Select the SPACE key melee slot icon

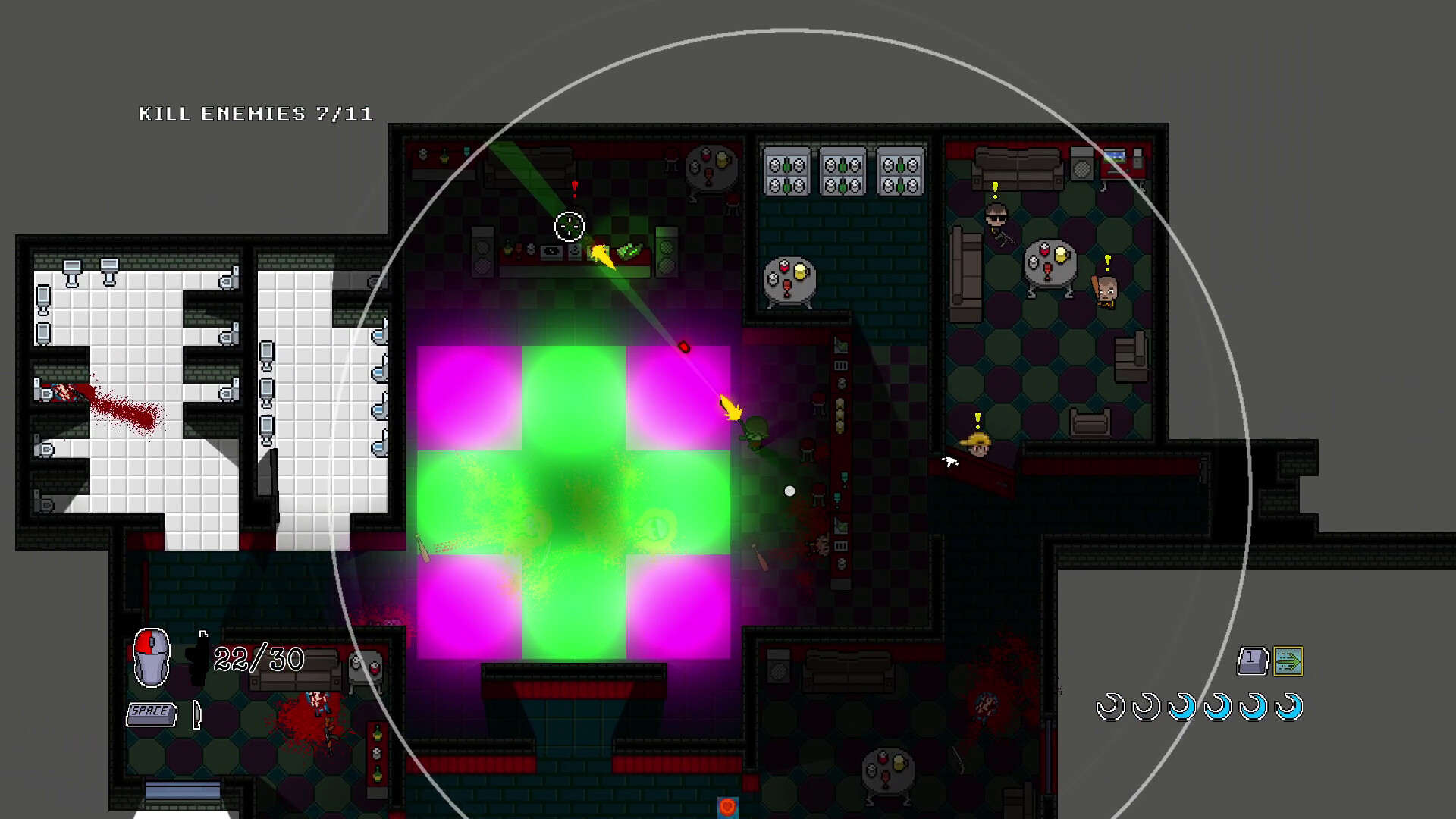point(150,711)
